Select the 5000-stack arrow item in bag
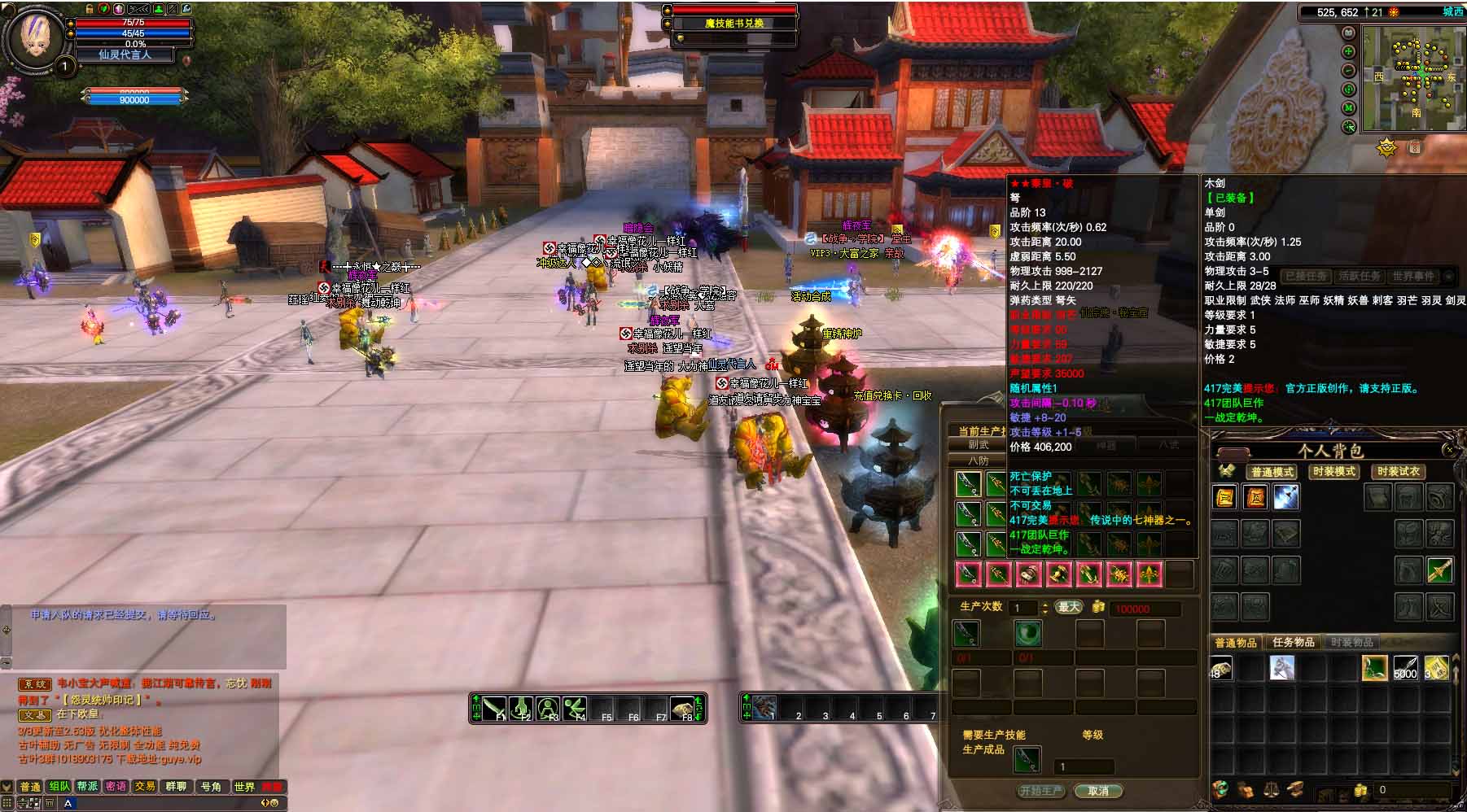Viewport: 1467px width, 812px height. [1406, 668]
